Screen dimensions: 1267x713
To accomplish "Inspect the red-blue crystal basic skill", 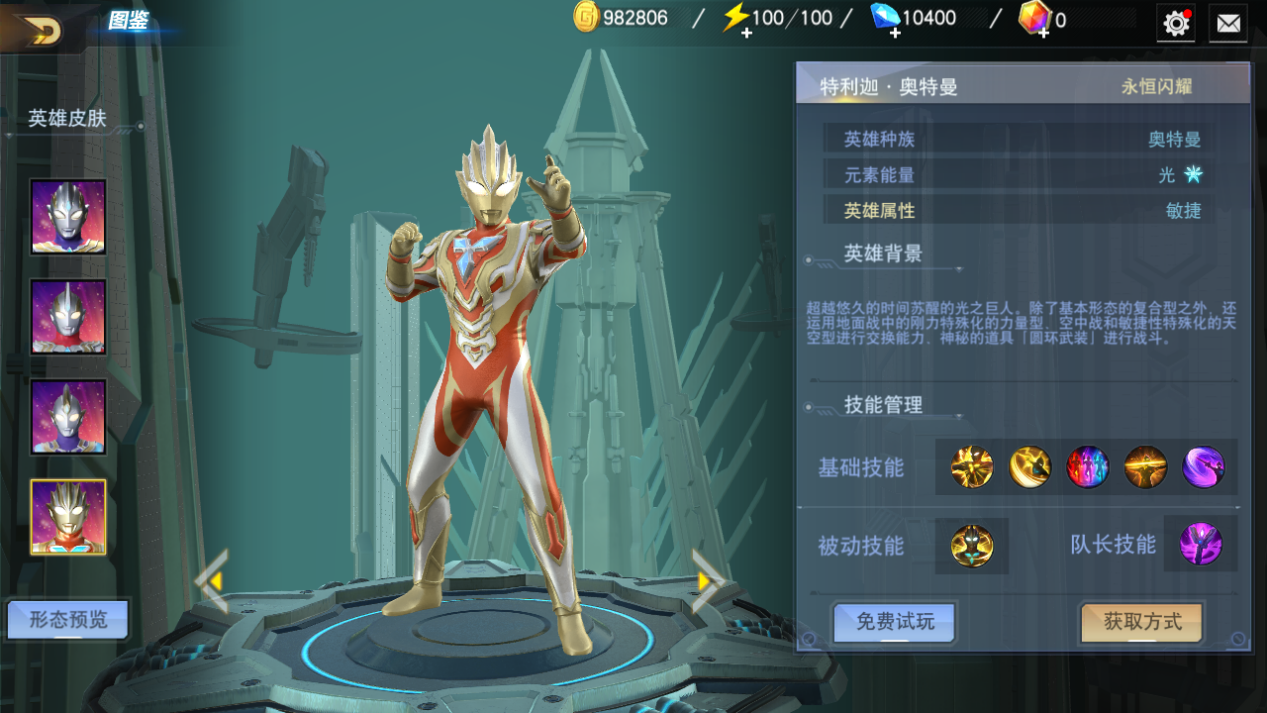I will point(1087,467).
